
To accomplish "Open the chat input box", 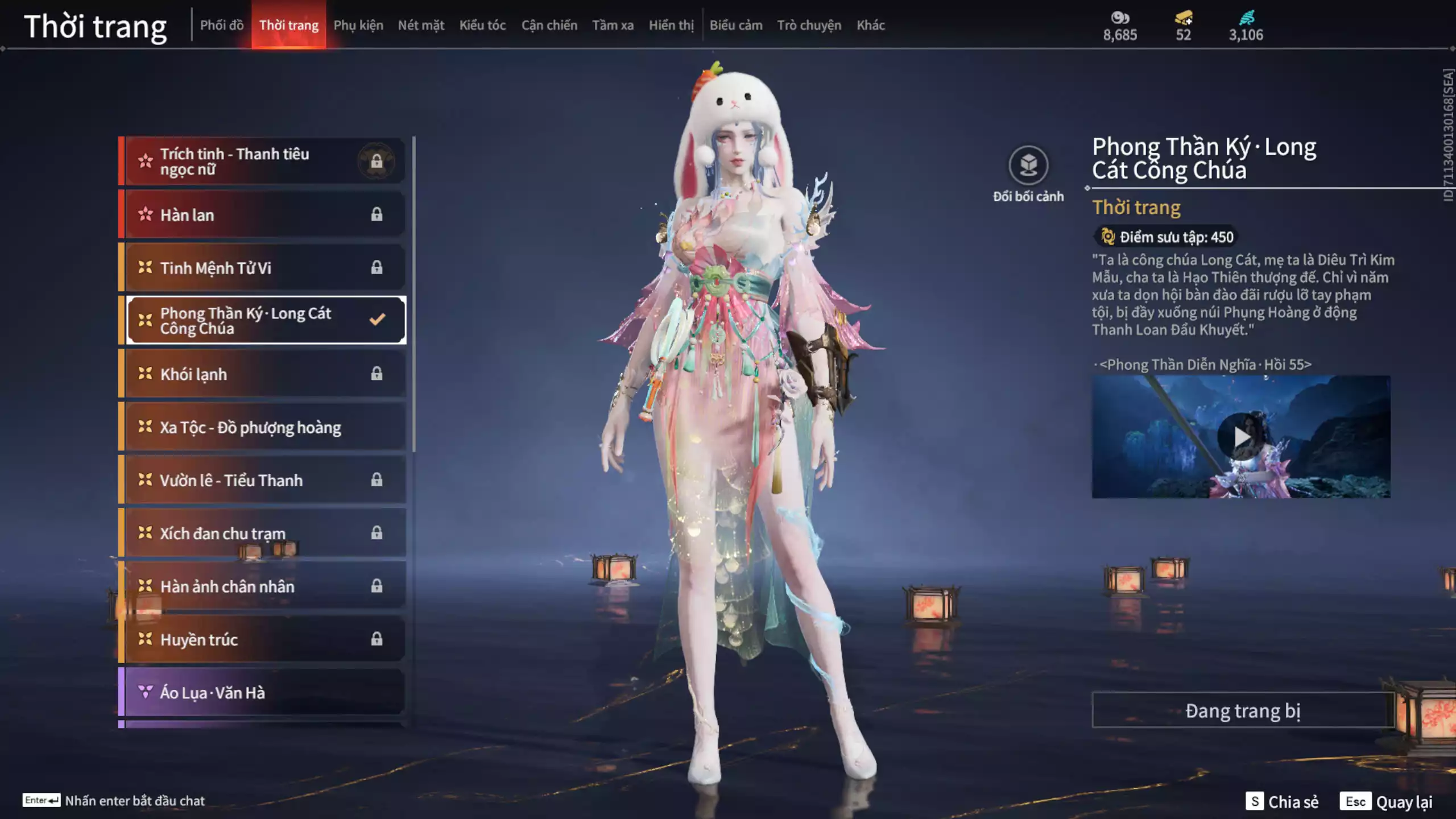I will tap(134, 801).
